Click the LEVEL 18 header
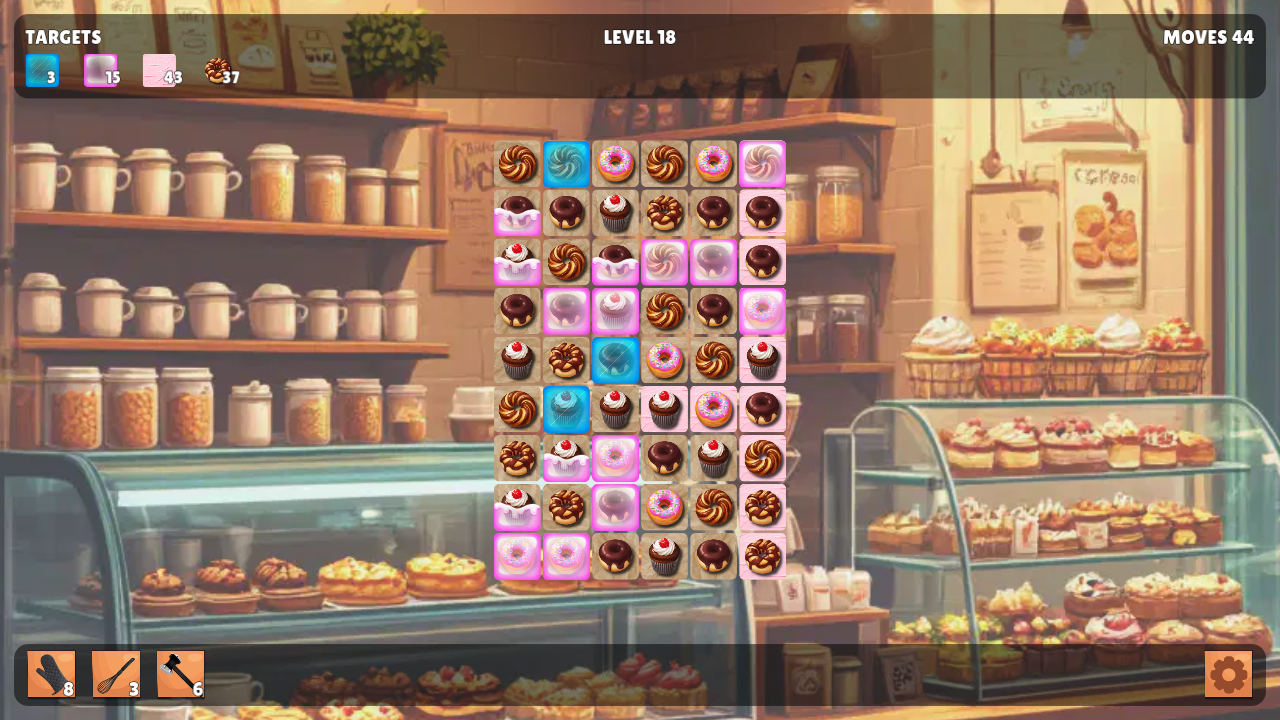 click(639, 38)
